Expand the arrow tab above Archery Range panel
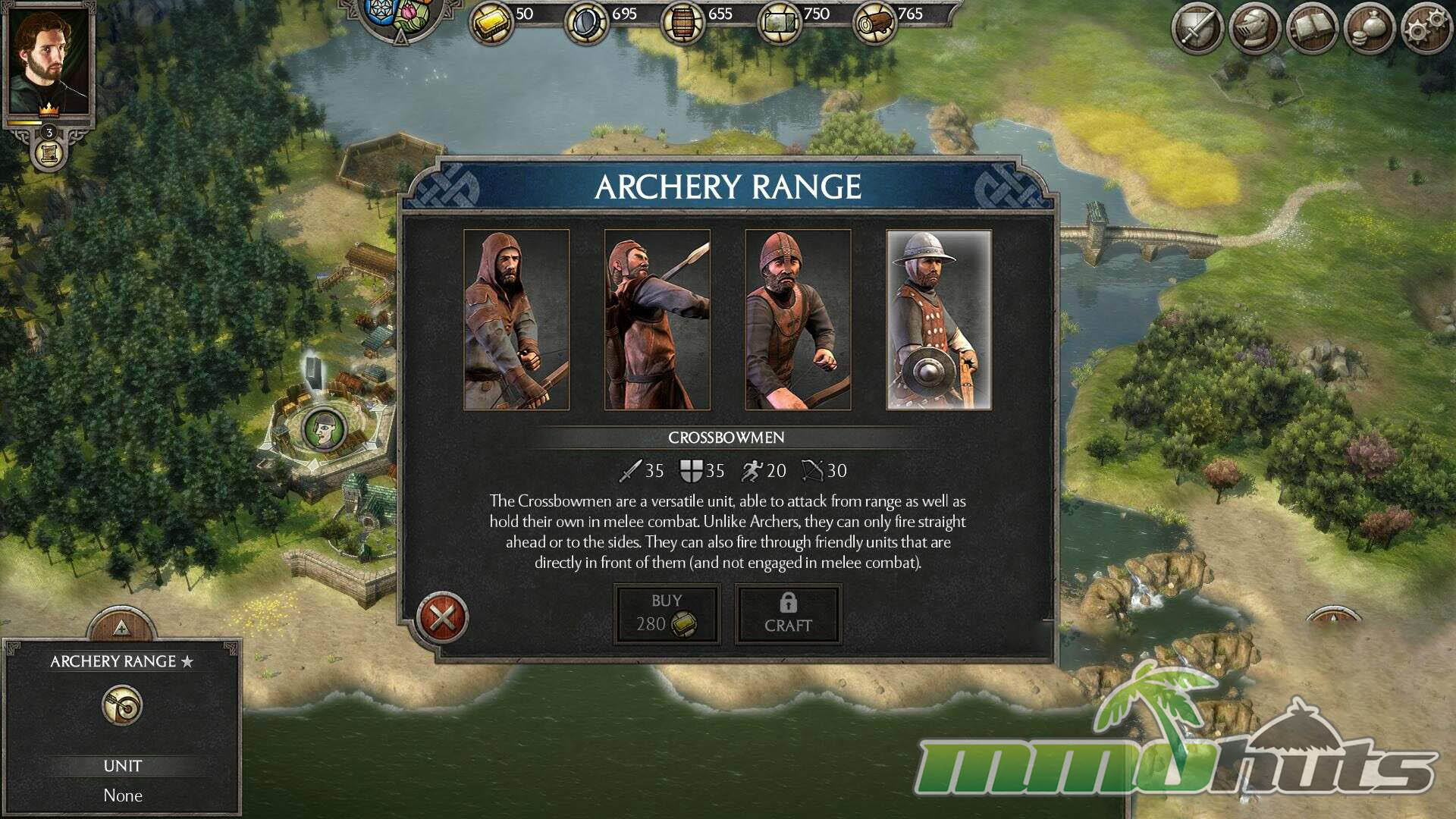This screenshot has width=1456, height=819. pyautogui.click(x=121, y=626)
